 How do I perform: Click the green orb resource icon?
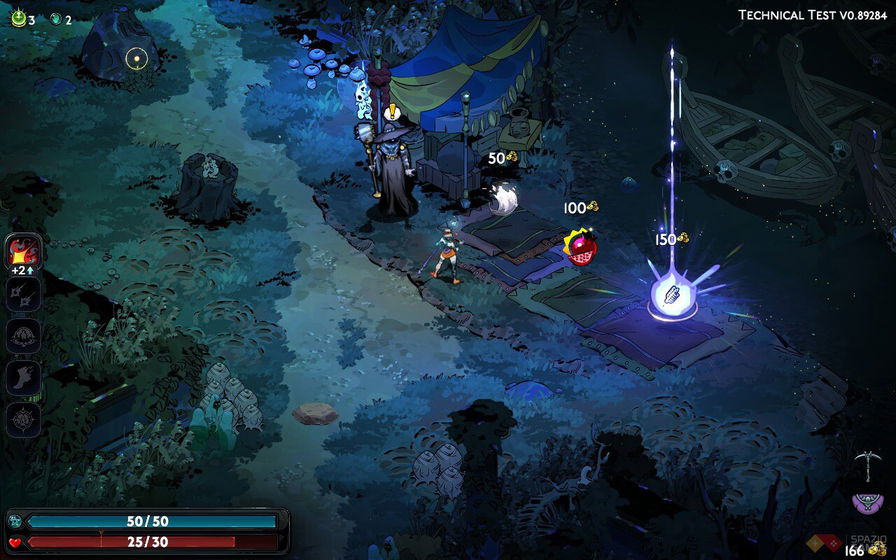click(x=18, y=19)
